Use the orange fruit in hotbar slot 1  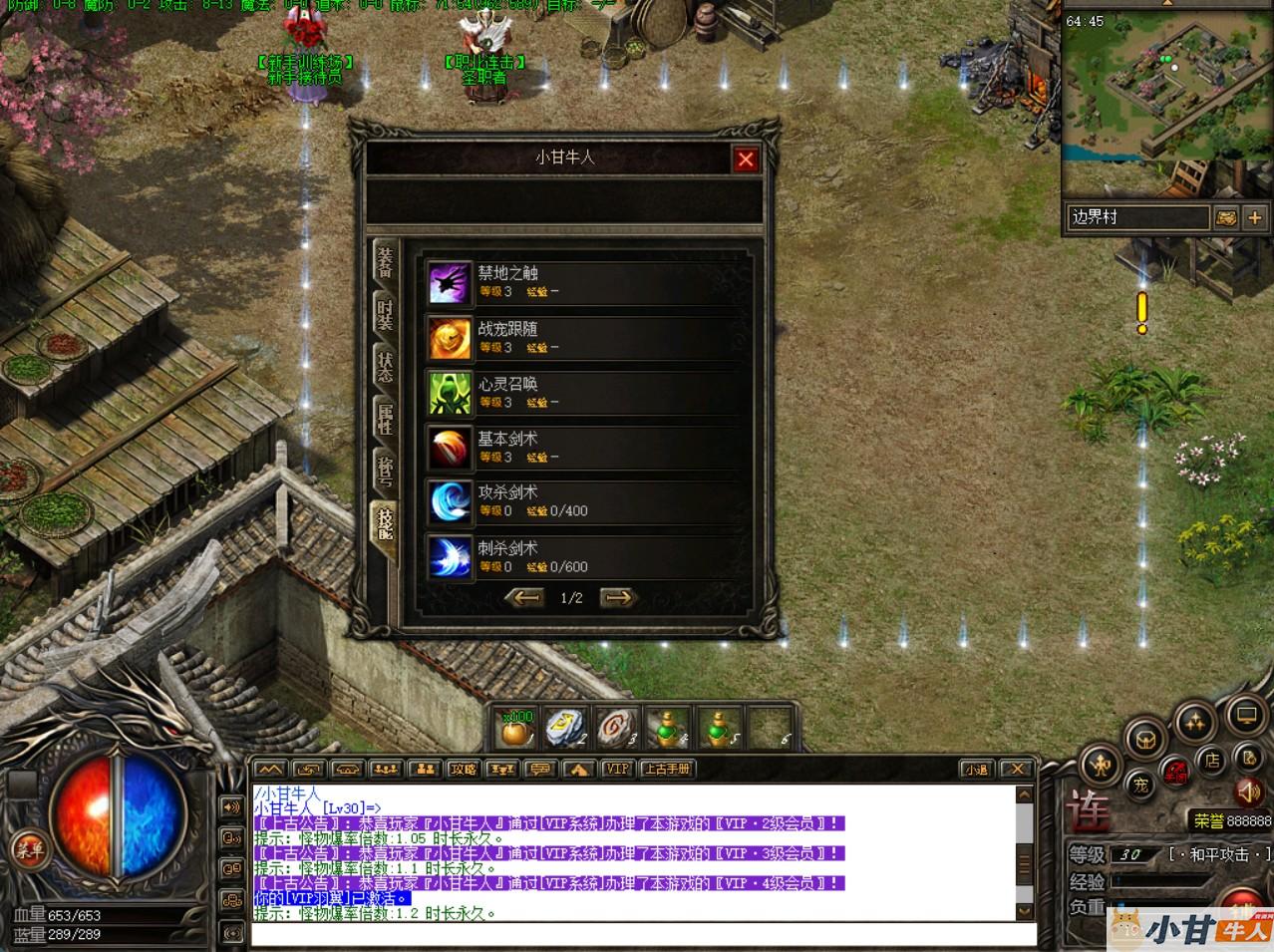tap(517, 730)
